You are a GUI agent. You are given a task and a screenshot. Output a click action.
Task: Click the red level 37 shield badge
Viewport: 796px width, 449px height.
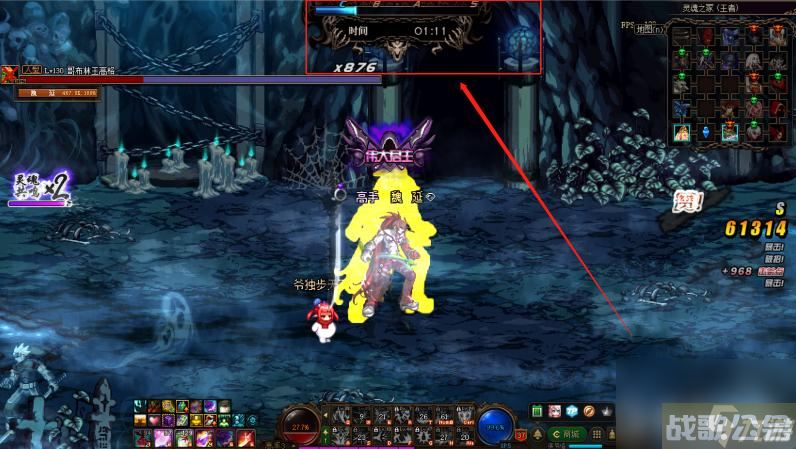tap(520, 434)
